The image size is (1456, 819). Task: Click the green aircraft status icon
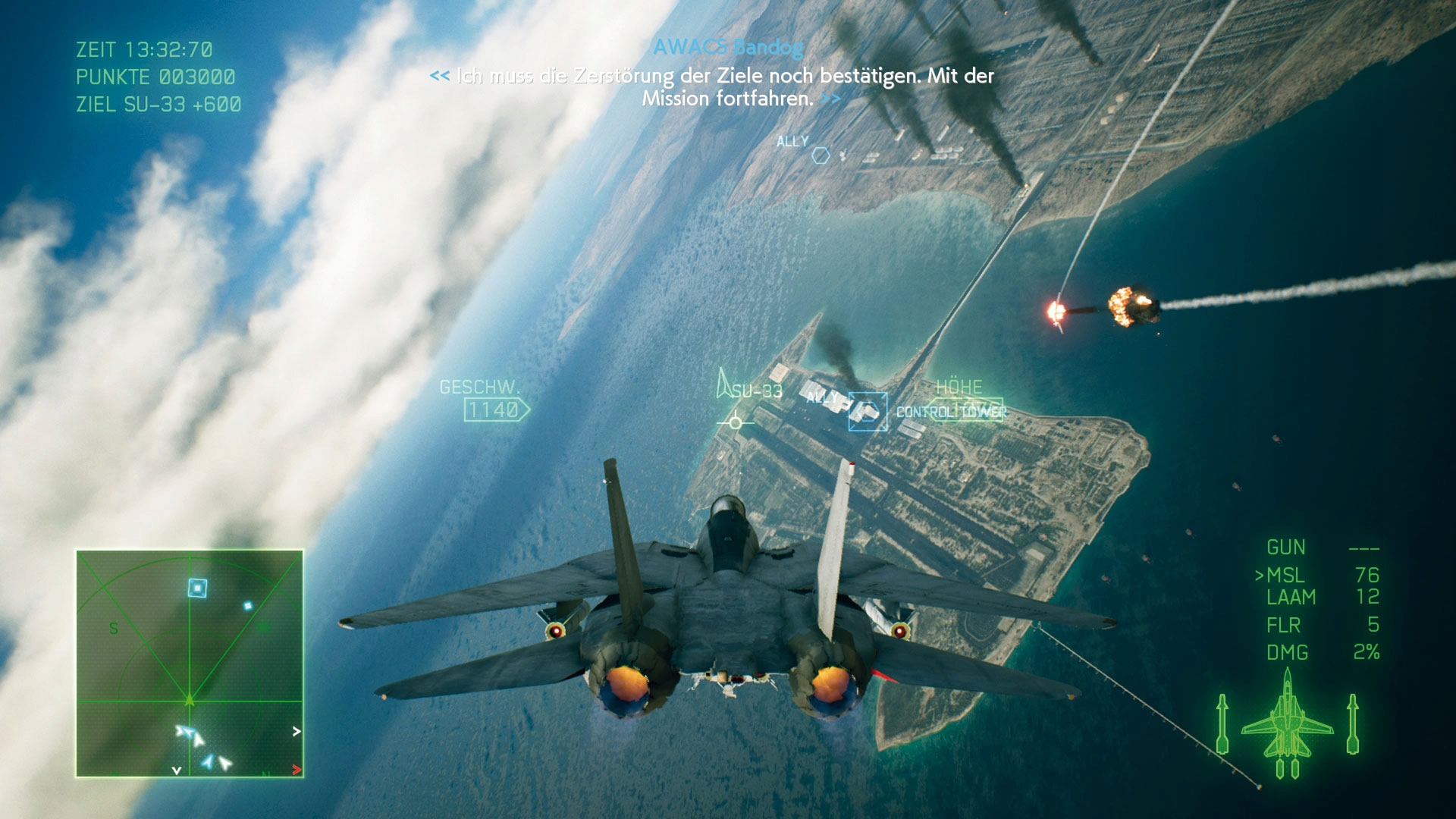(x=1287, y=726)
